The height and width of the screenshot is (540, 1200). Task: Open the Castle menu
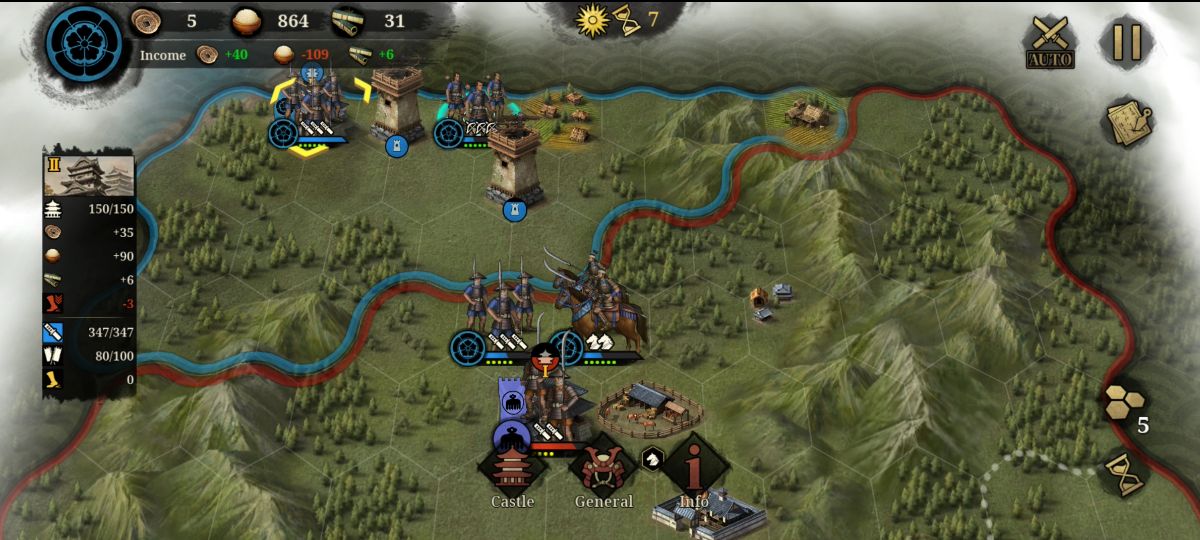click(x=512, y=470)
